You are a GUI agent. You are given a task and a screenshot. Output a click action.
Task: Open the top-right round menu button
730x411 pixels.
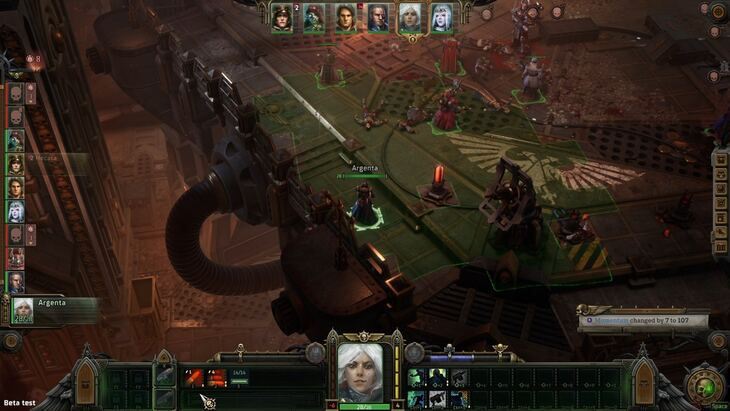[717, 12]
